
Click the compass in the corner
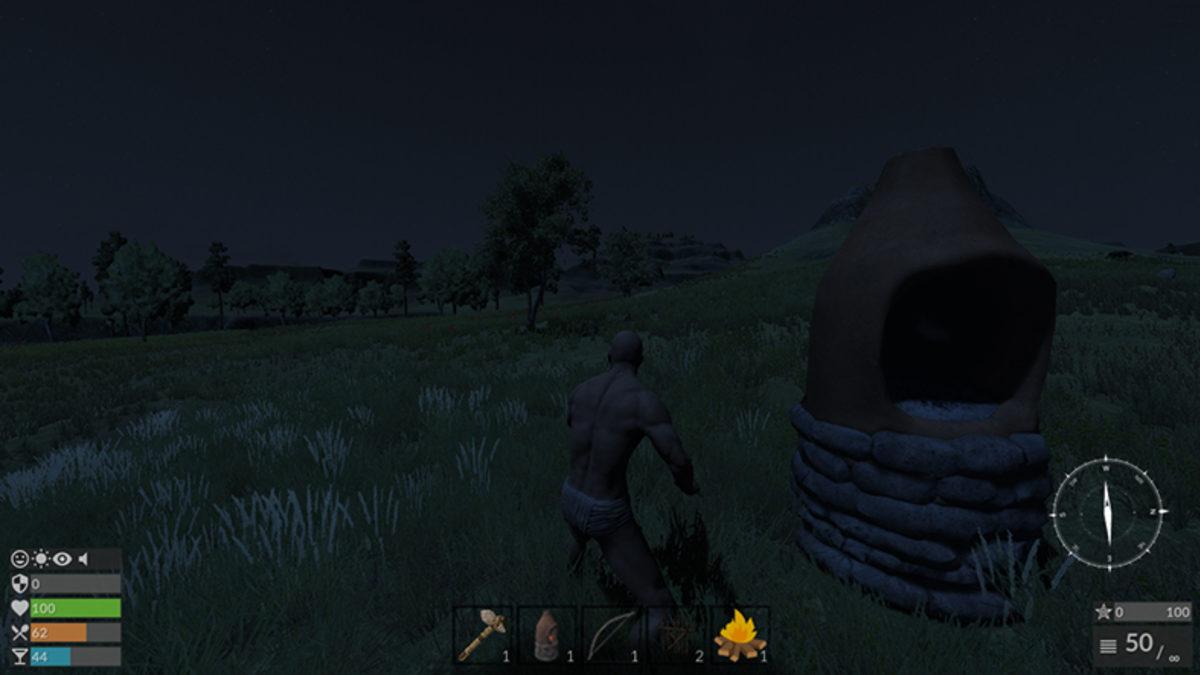[x=1106, y=513]
